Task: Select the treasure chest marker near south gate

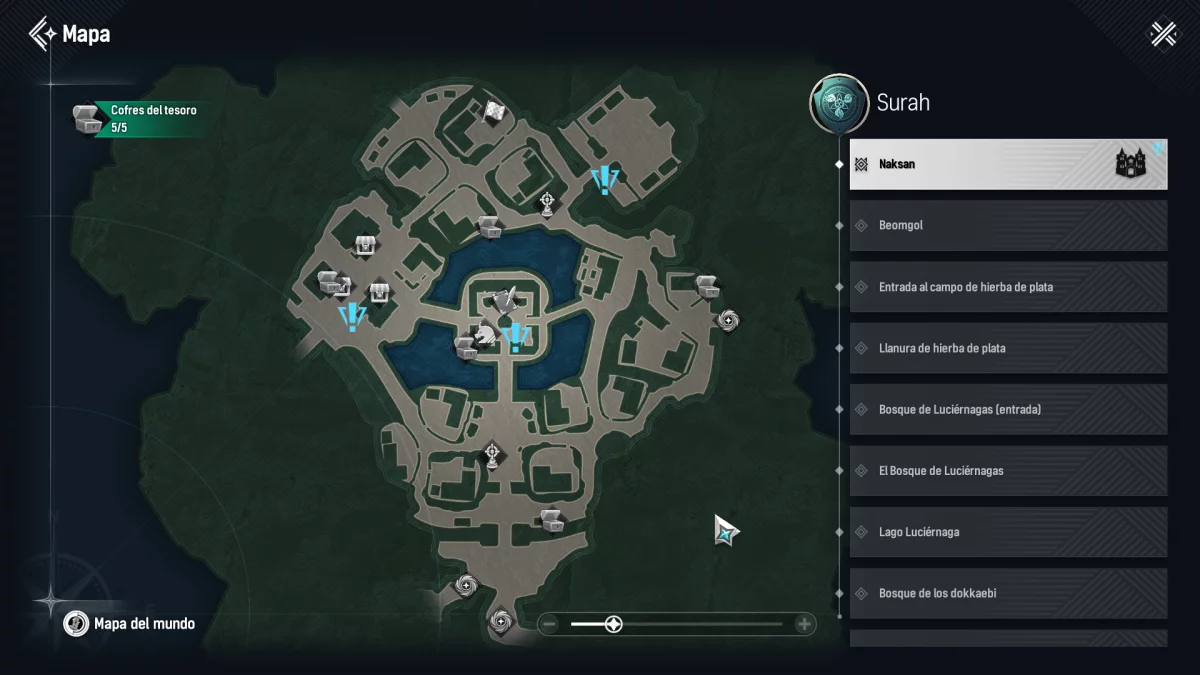Action: [552, 519]
